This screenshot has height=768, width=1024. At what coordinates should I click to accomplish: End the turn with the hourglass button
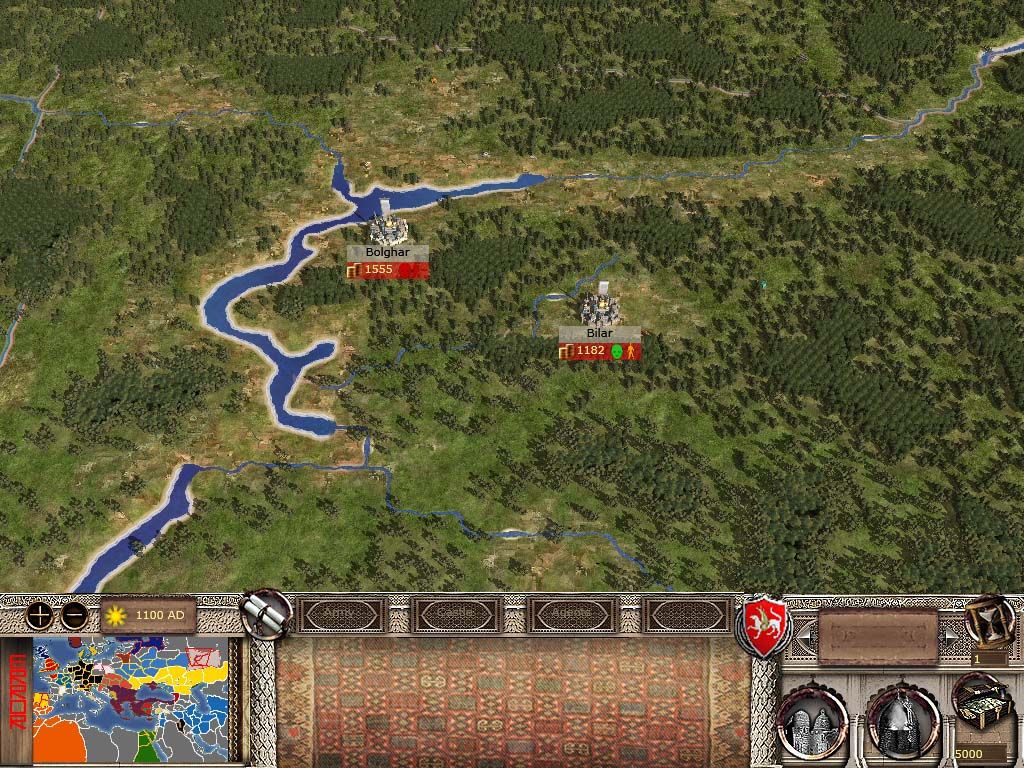tap(988, 620)
